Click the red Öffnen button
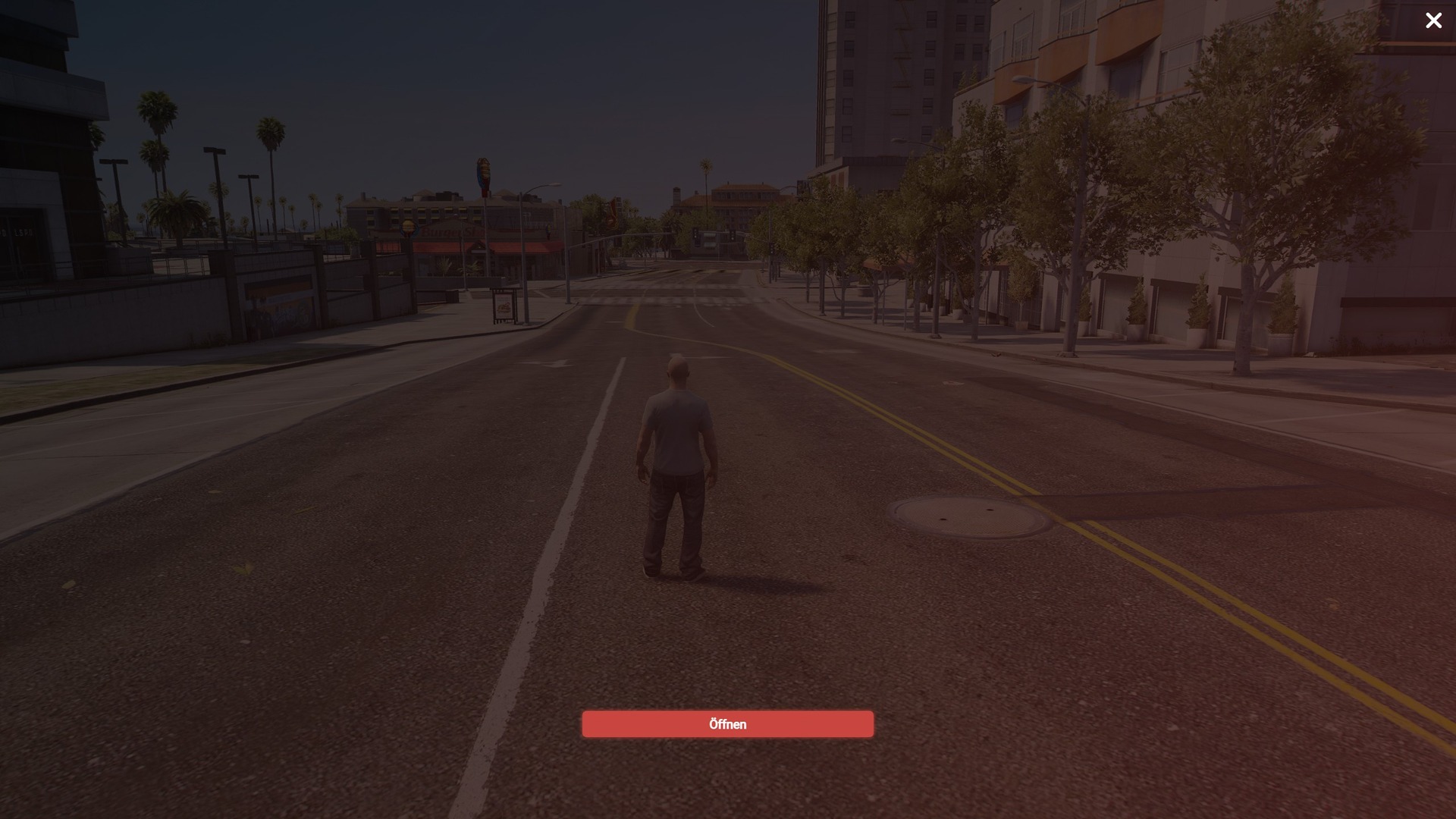The width and height of the screenshot is (1456, 819). point(727,724)
